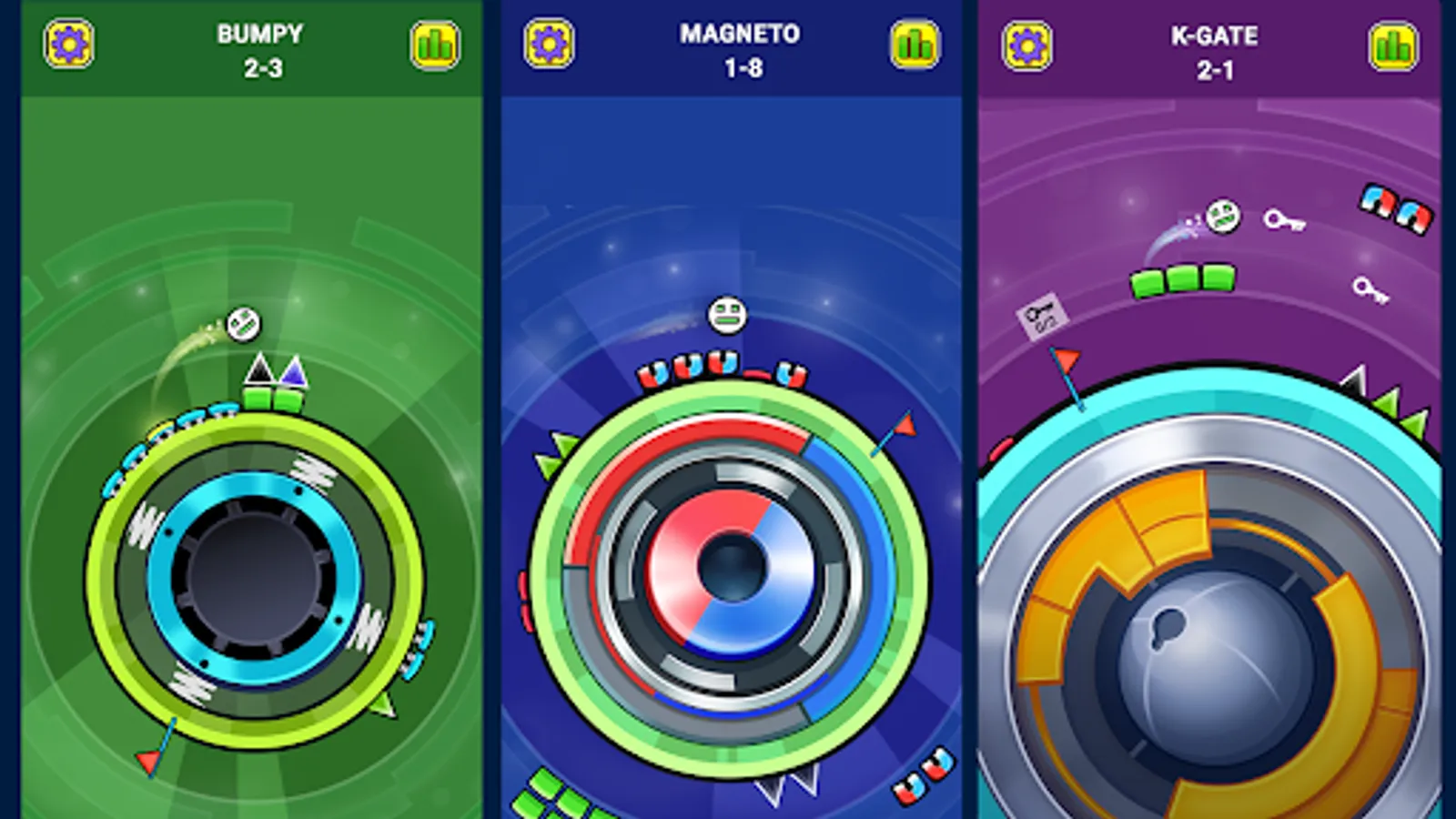Image resolution: width=1456 pixels, height=819 pixels.
Task: Open the stats chart icon beside Bumpy title
Action: [435, 45]
